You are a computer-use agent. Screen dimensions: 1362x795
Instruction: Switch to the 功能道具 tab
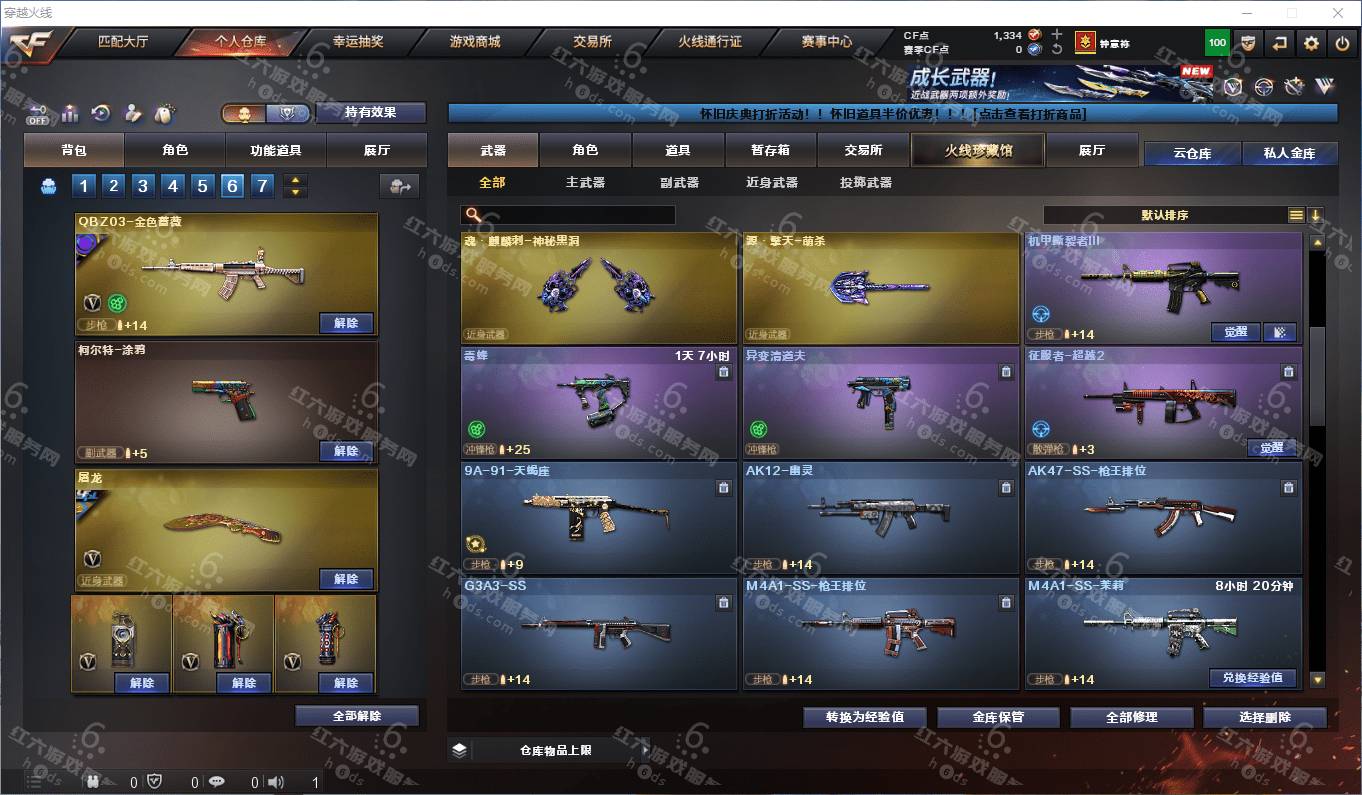(276, 151)
